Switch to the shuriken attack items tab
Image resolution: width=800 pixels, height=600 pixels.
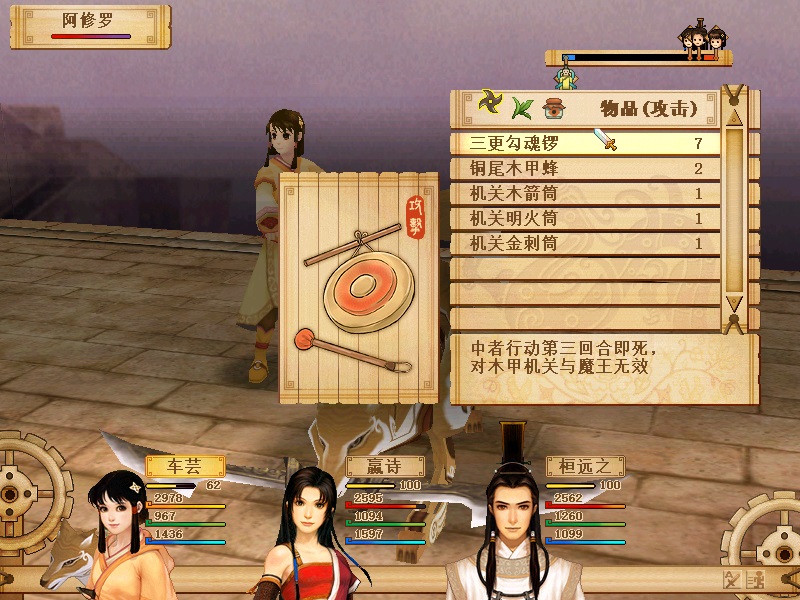(490, 104)
